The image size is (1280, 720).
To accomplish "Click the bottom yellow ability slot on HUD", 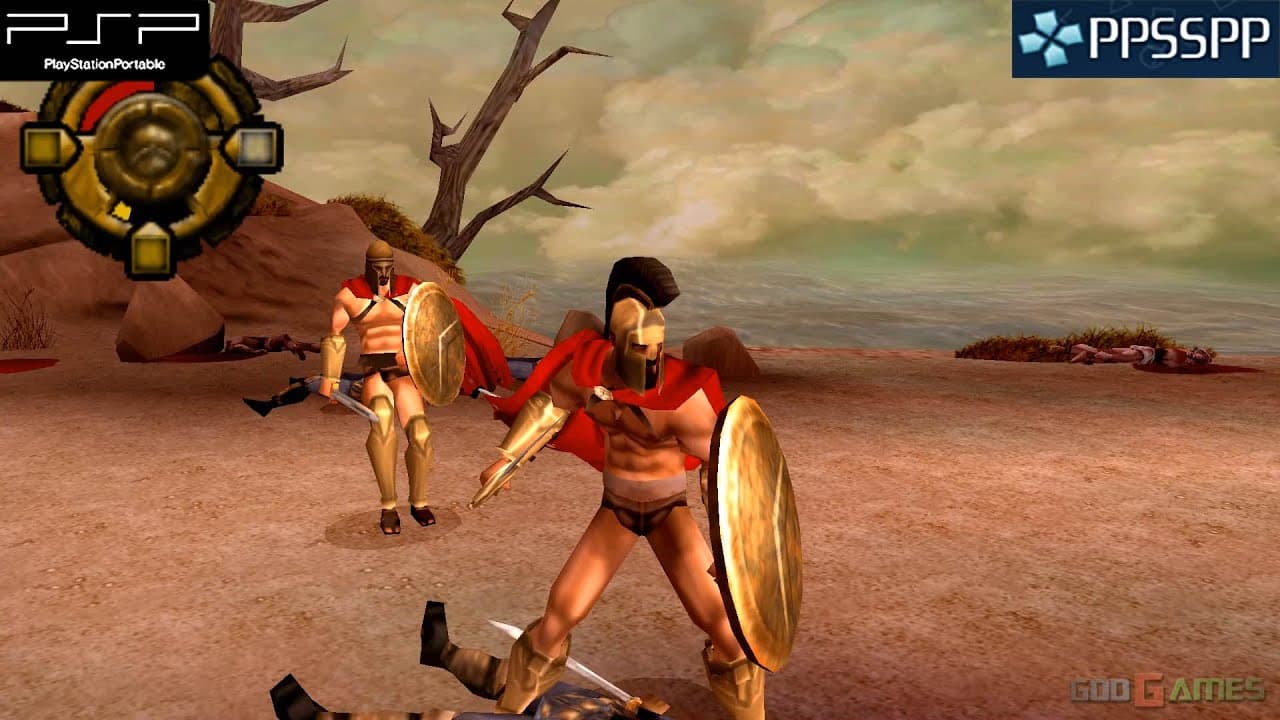I will pos(152,253).
